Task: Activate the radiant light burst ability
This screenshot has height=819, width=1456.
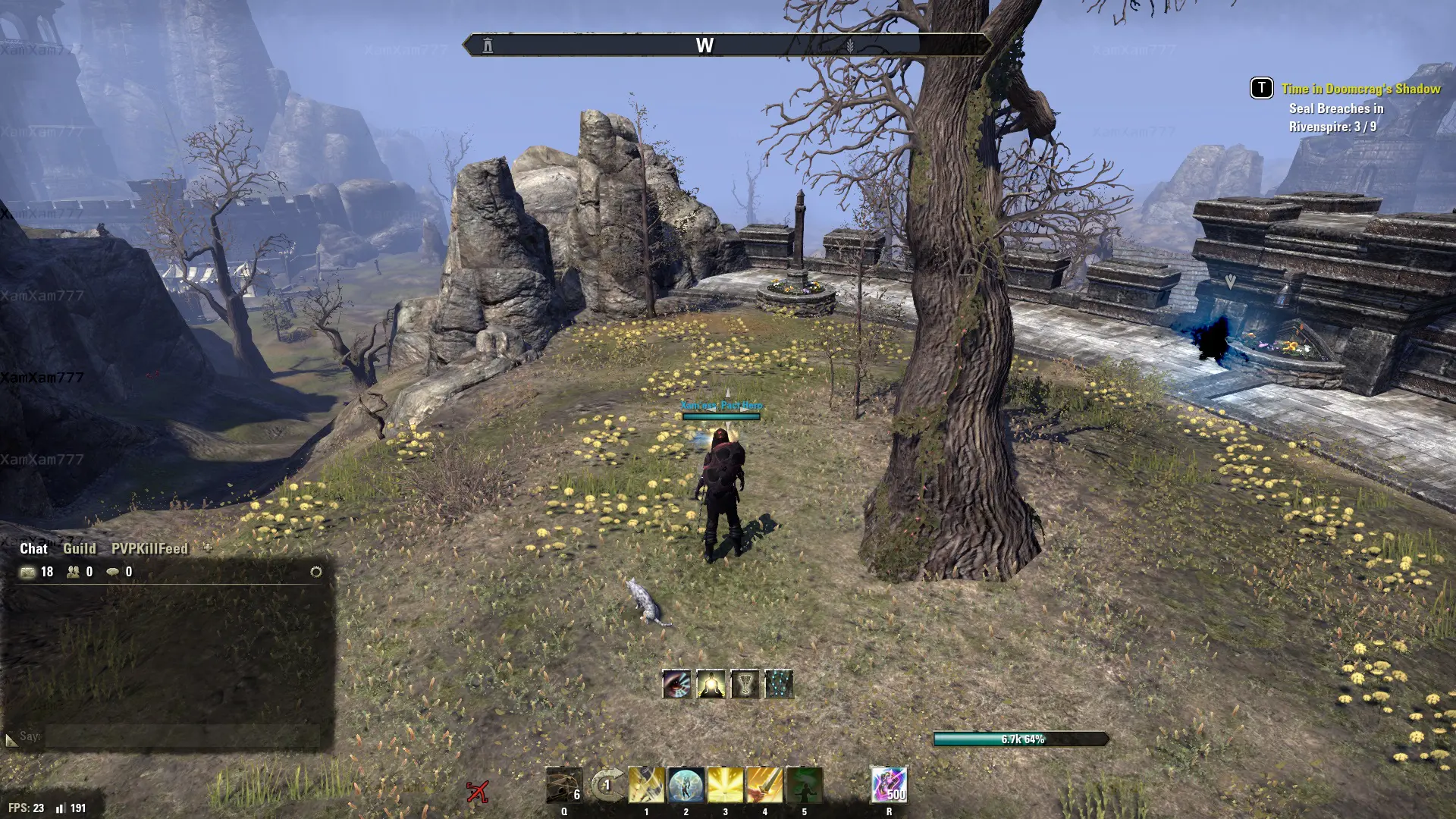Action: click(725, 785)
